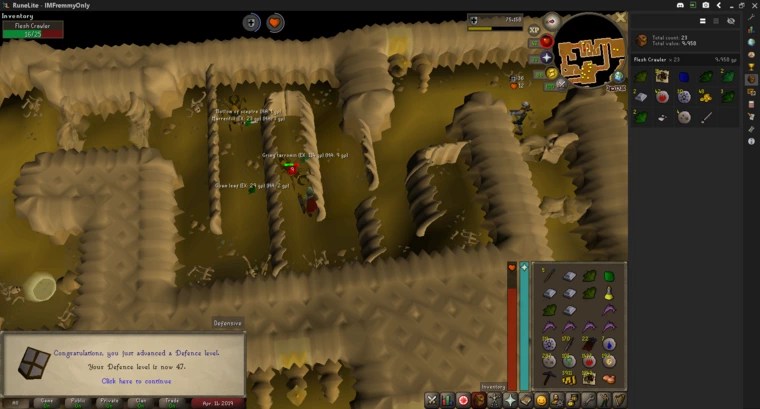Activate the quick-prayers orb
The width and height of the screenshot is (760, 409).
pyautogui.click(x=547, y=57)
